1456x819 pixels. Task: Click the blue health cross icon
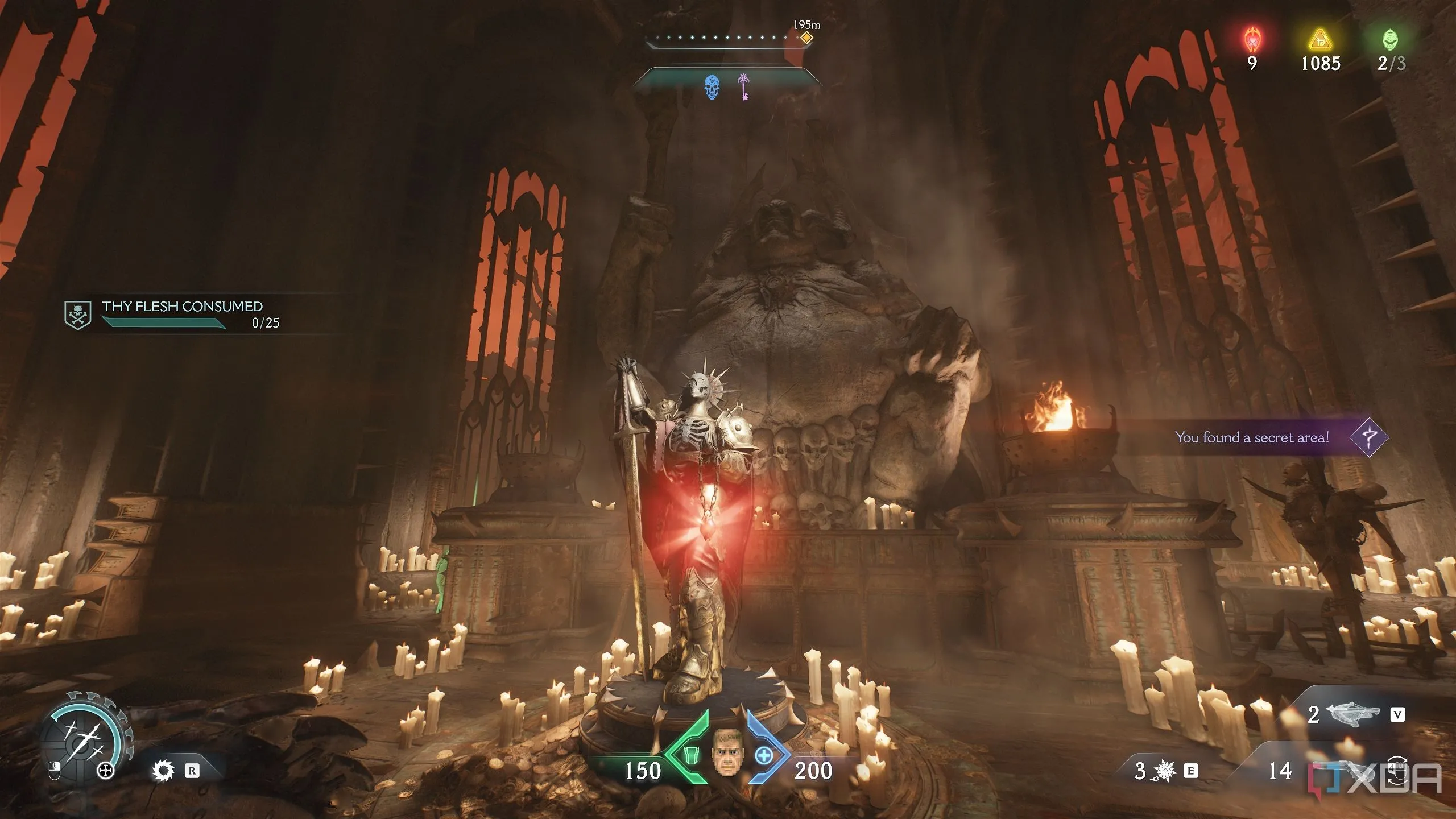[x=764, y=756]
